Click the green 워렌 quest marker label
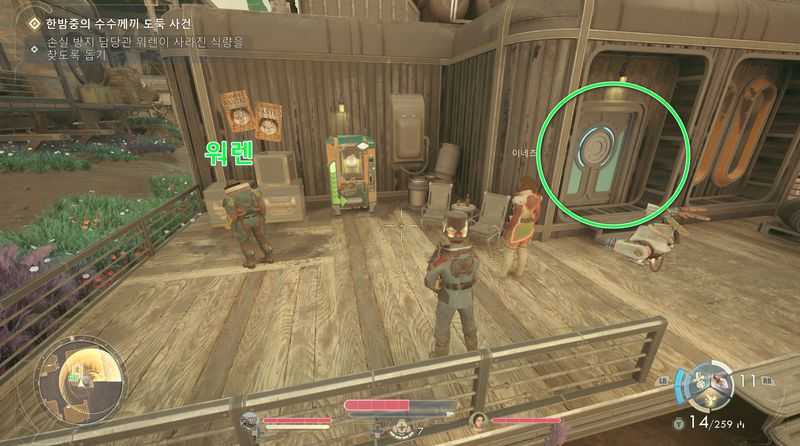This screenshot has height=446, width=800. [229, 155]
